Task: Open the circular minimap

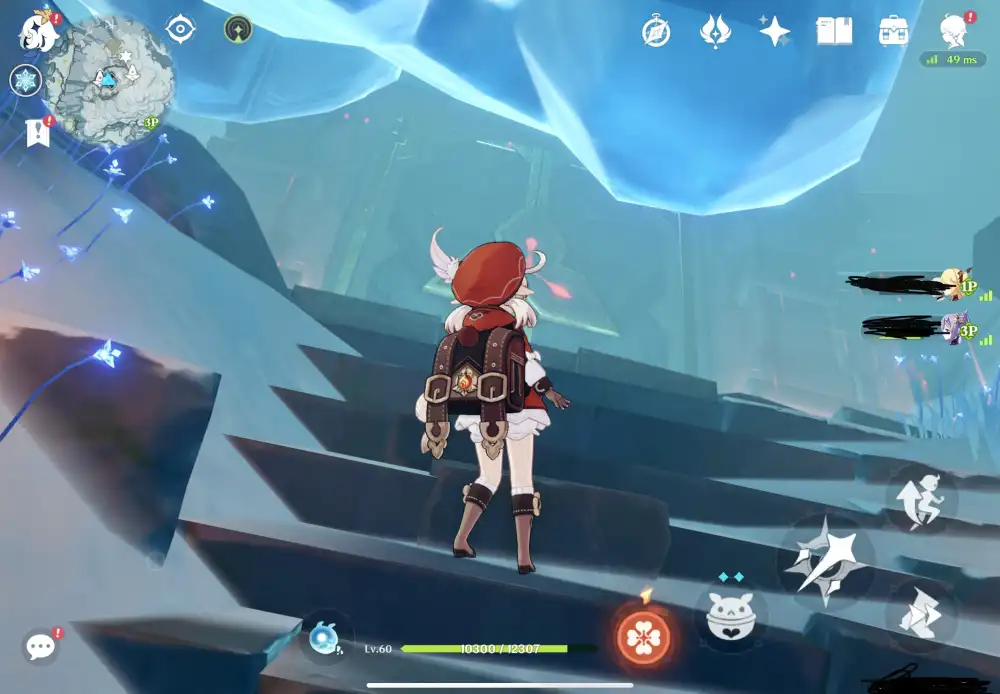Action: [x=108, y=80]
